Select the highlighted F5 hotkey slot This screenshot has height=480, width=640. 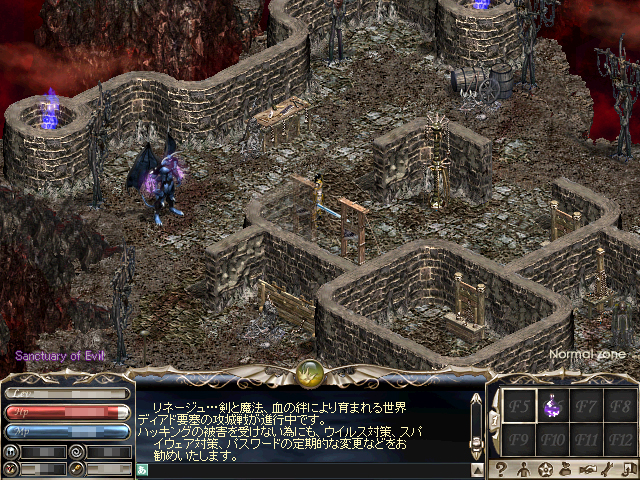point(517,407)
